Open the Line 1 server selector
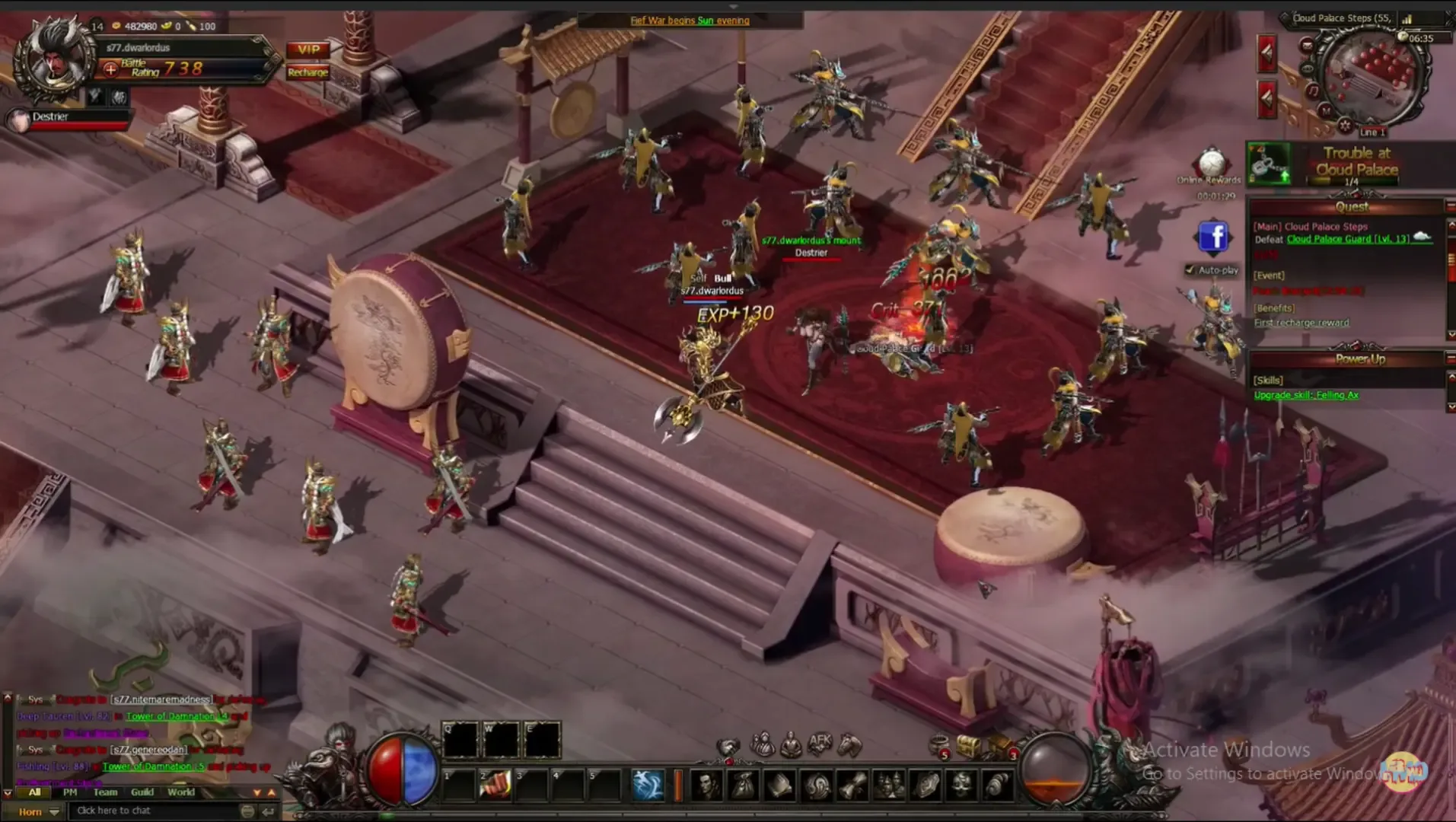The height and width of the screenshot is (822, 1456). pos(1373,131)
